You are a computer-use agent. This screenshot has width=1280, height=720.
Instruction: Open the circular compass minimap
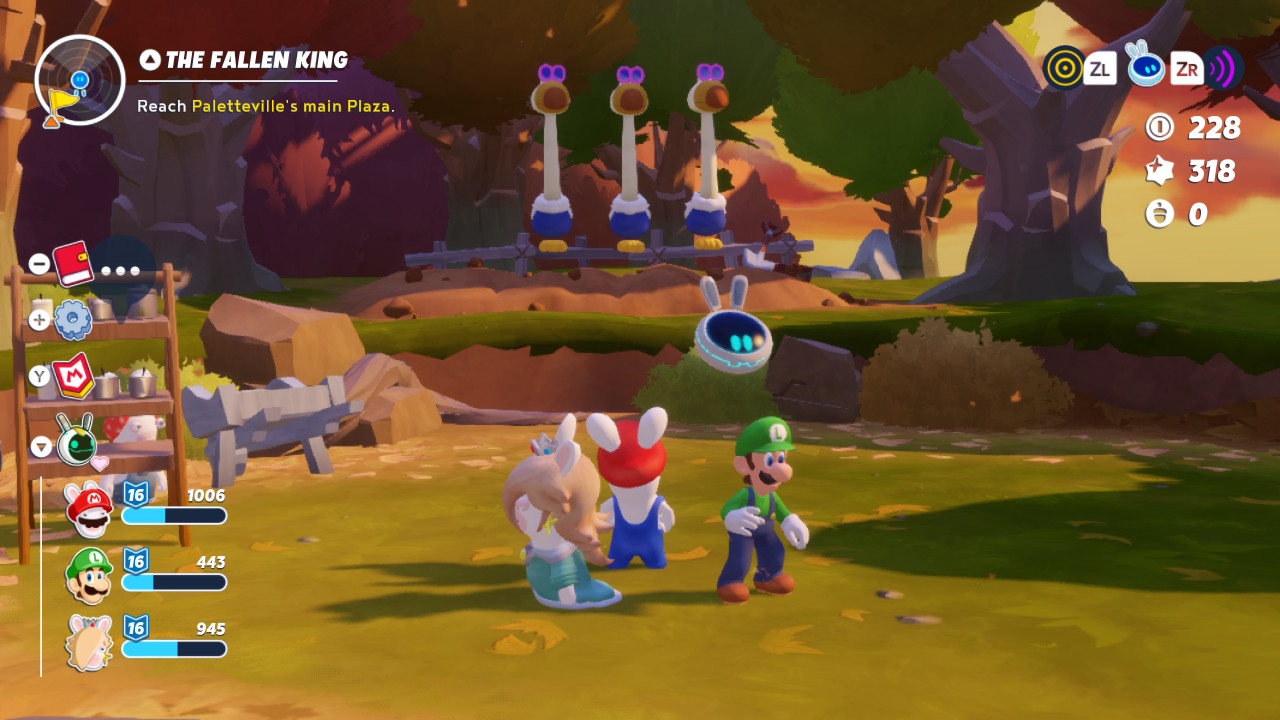coord(80,80)
